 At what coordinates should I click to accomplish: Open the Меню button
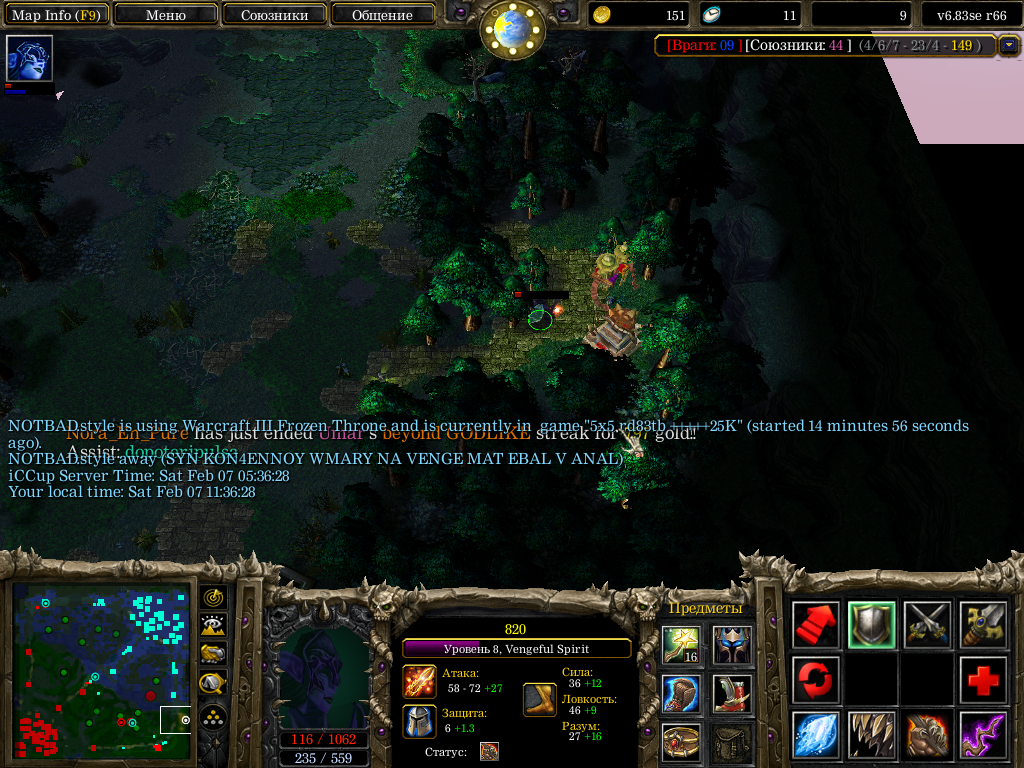click(x=166, y=15)
